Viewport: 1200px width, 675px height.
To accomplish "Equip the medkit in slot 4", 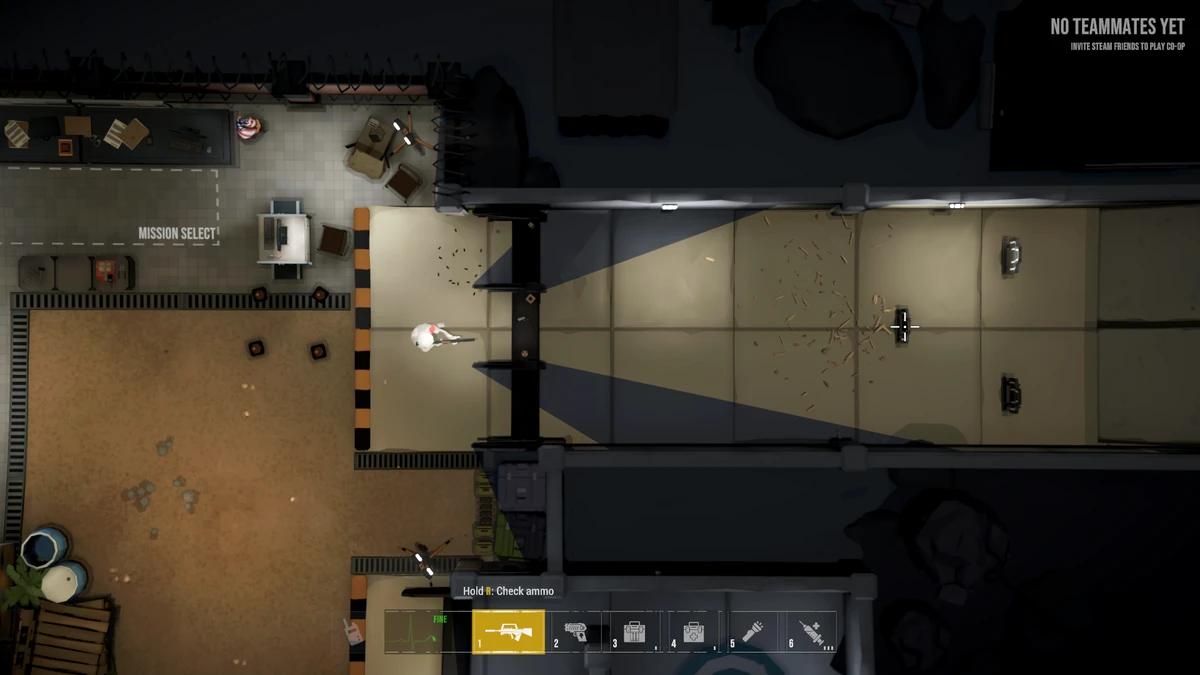I will tap(692, 631).
